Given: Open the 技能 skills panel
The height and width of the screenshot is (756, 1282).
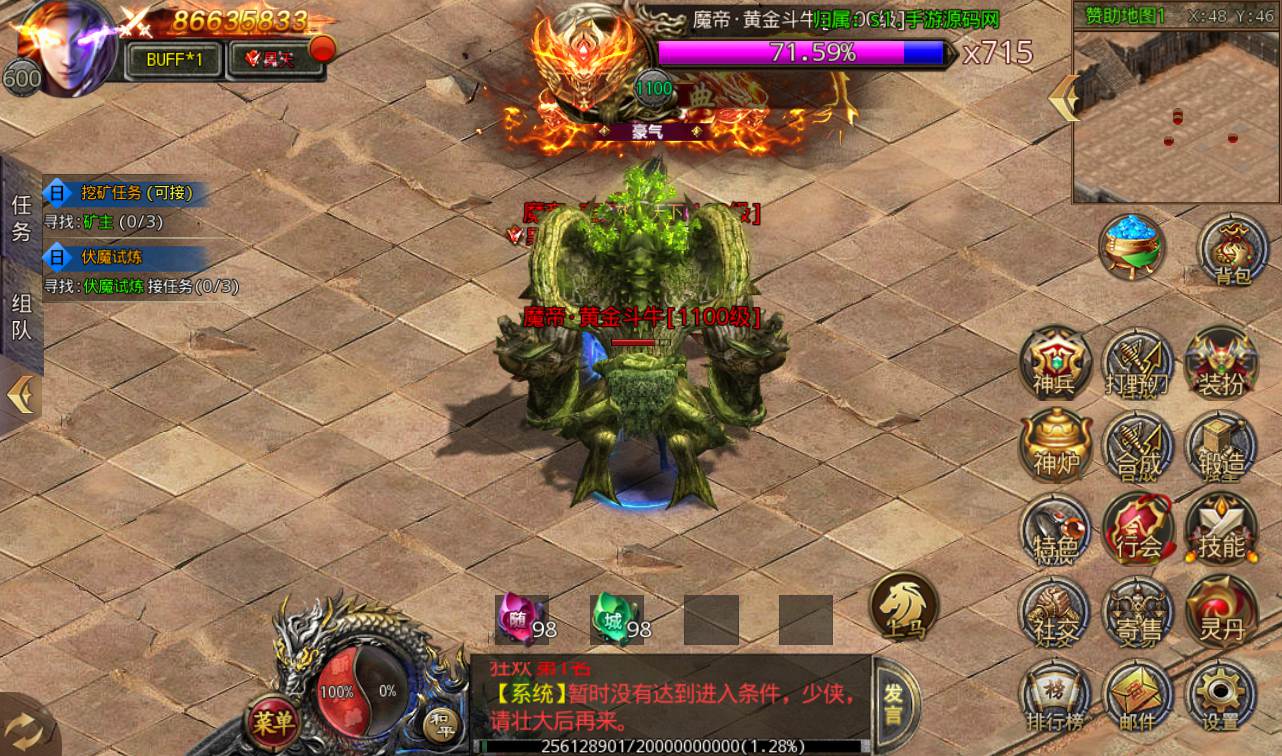Looking at the screenshot, I should pos(1220,528).
